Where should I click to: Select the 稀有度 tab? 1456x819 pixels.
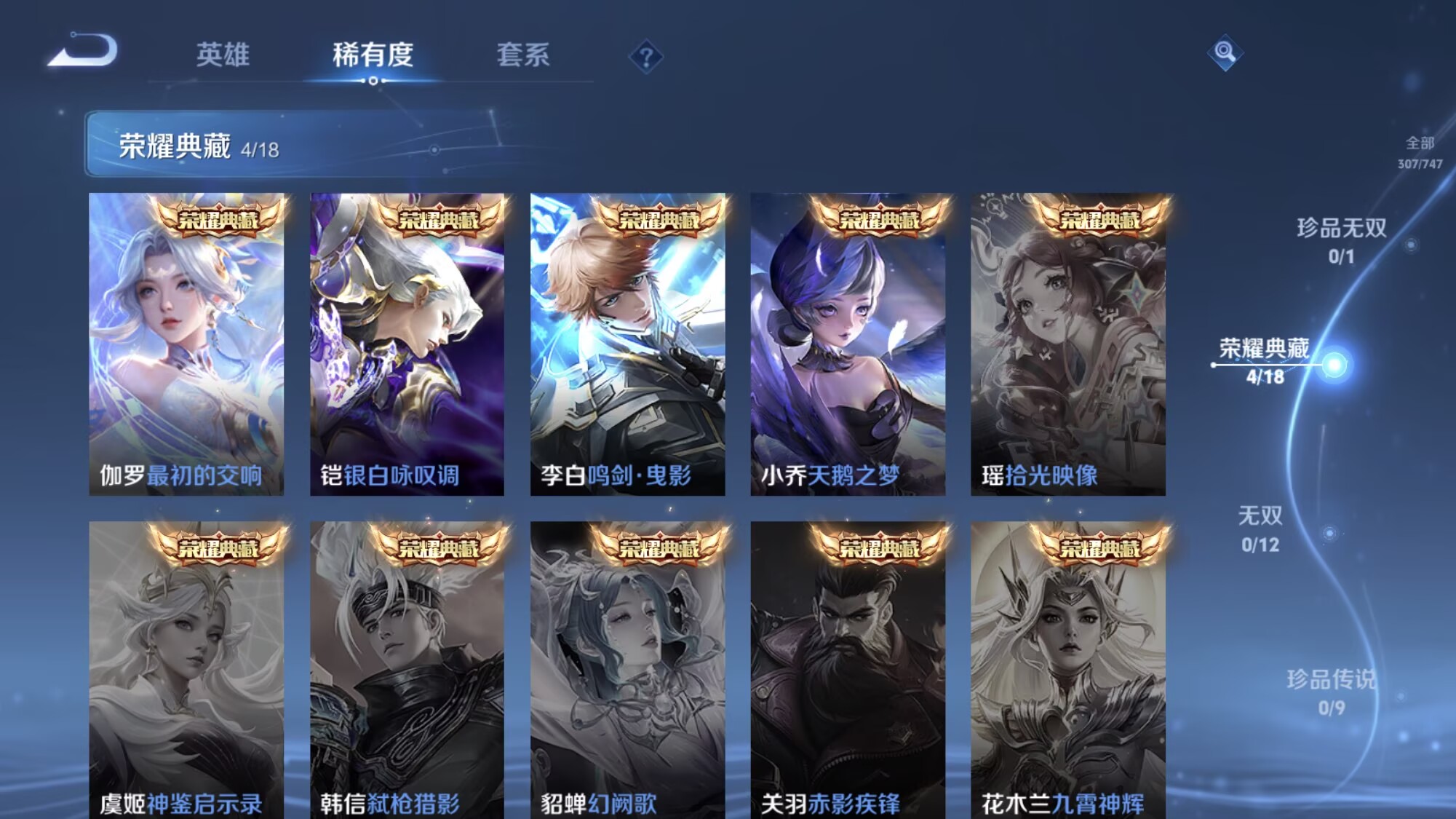click(373, 55)
